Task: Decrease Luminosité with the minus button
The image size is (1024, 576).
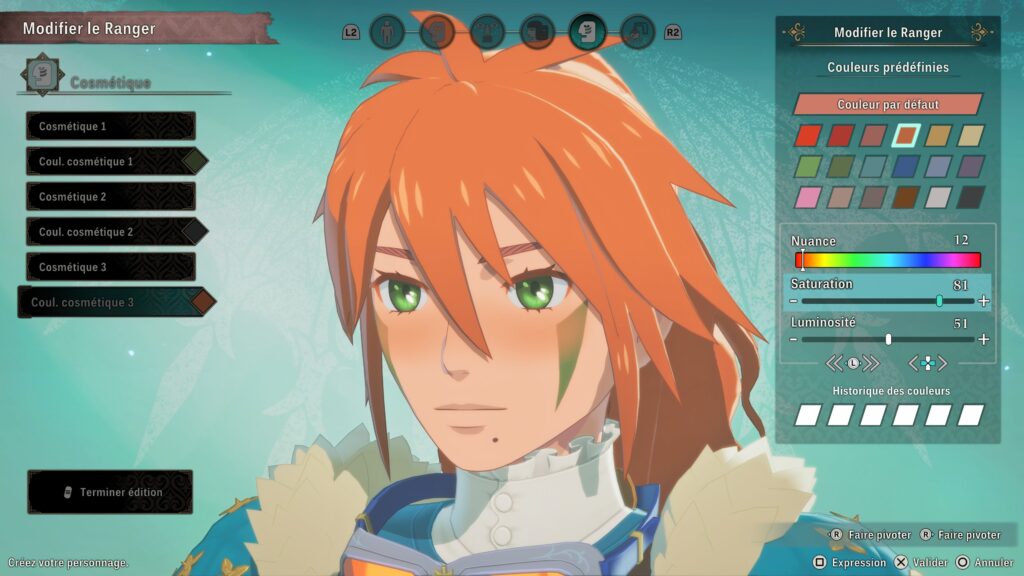Action: pyautogui.click(x=793, y=339)
